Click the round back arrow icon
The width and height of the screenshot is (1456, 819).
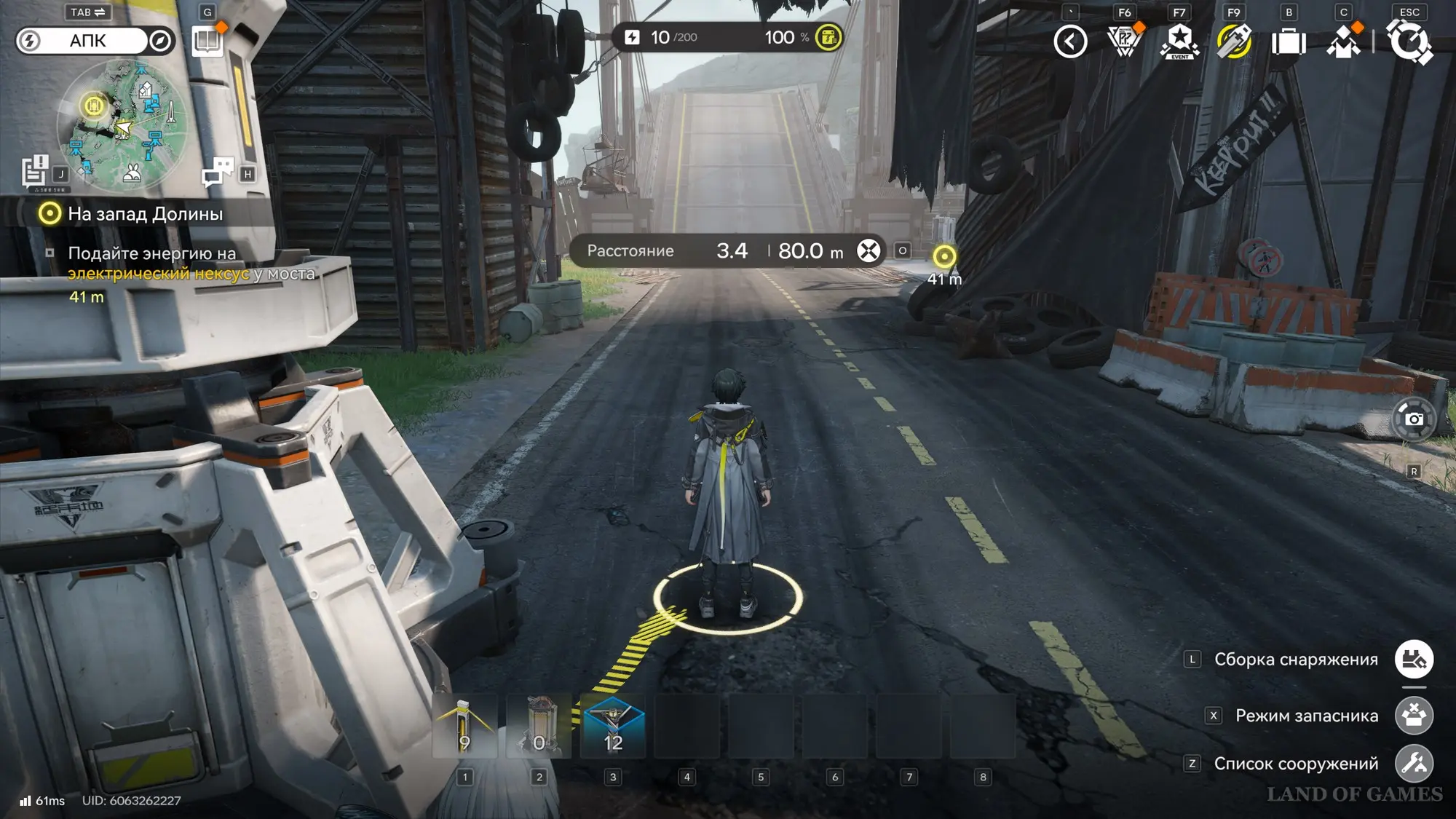point(1070,41)
